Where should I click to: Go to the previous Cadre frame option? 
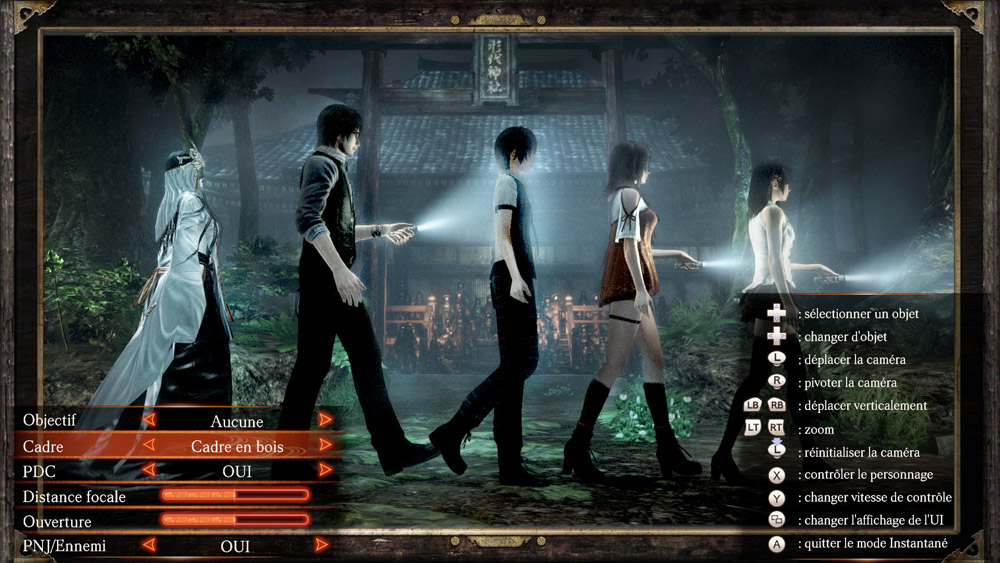coord(149,445)
